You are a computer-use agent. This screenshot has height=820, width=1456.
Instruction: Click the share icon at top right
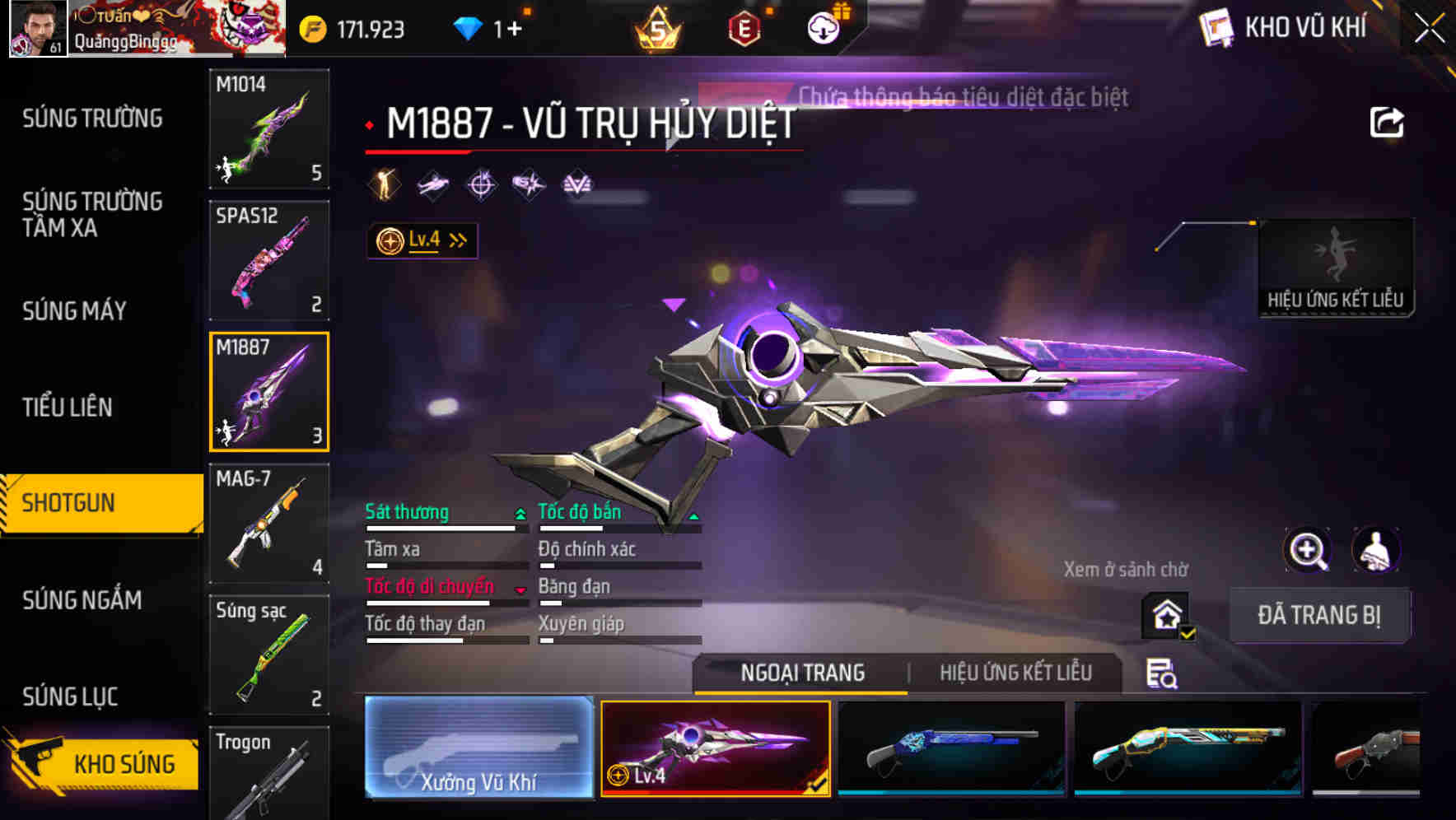pos(1387,121)
